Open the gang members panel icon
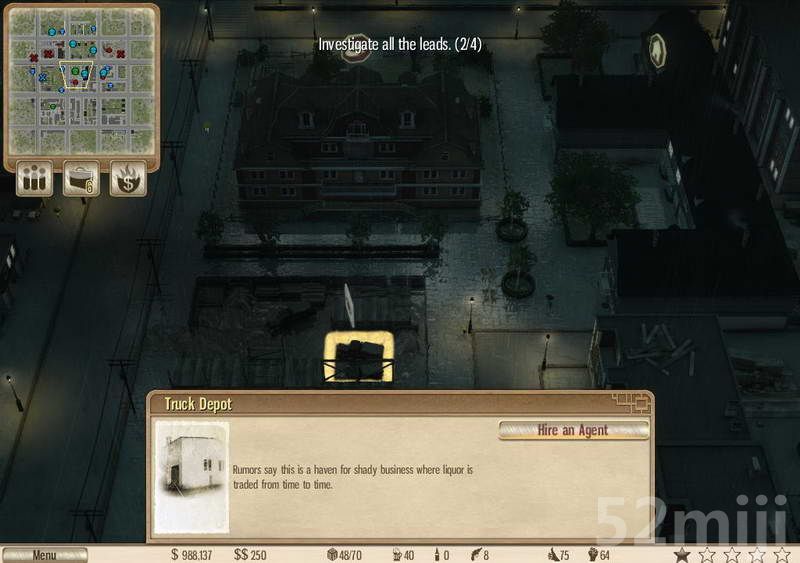The height and width of the screenshot is (563, 800). (x=34, y=180)
